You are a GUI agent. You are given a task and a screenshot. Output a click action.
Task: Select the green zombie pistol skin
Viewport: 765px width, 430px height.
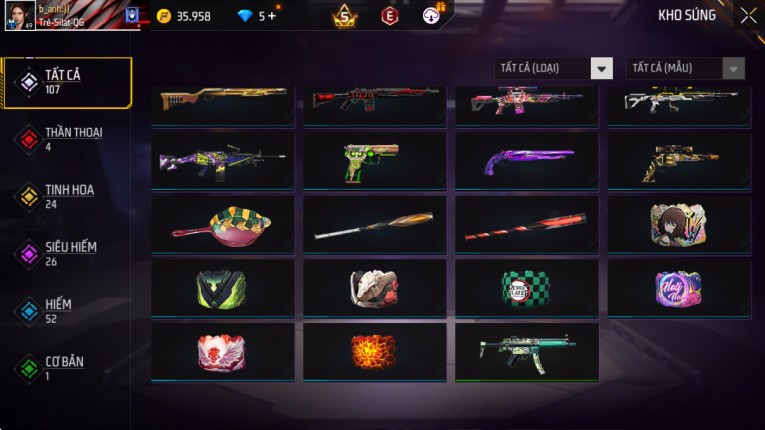coord(374,161)
